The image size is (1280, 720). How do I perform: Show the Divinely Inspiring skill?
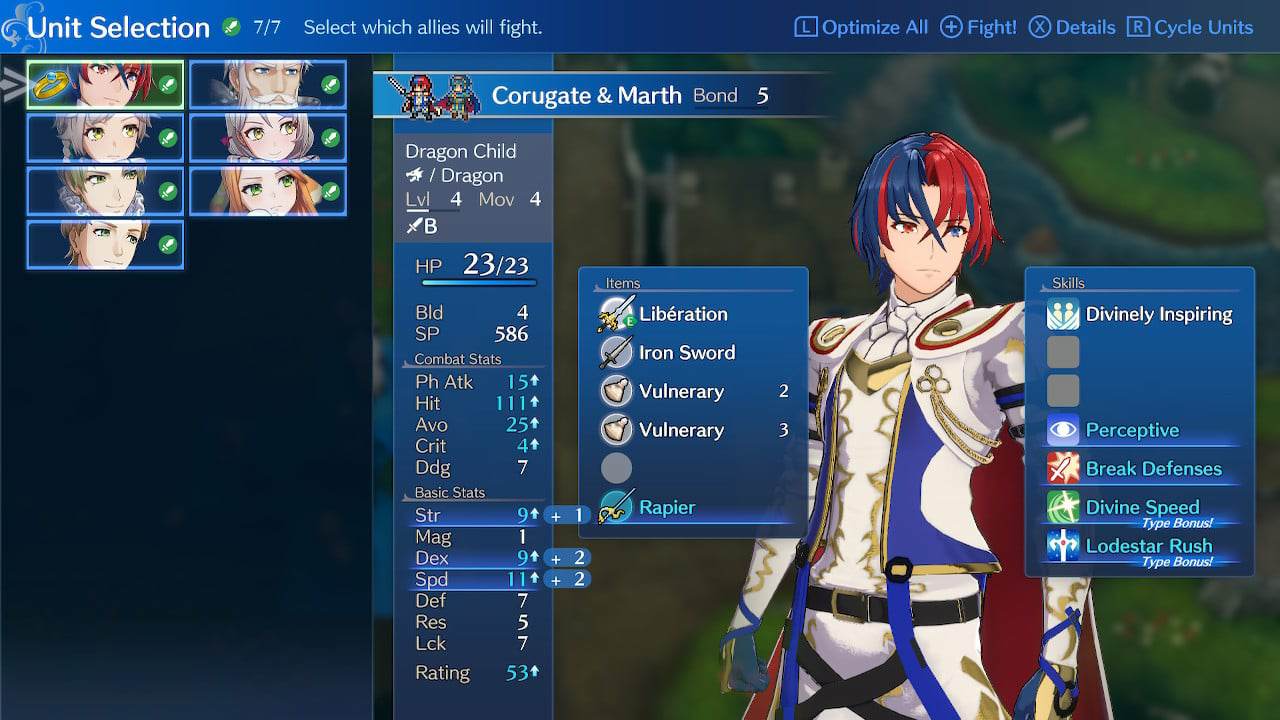click(1158, 314)
